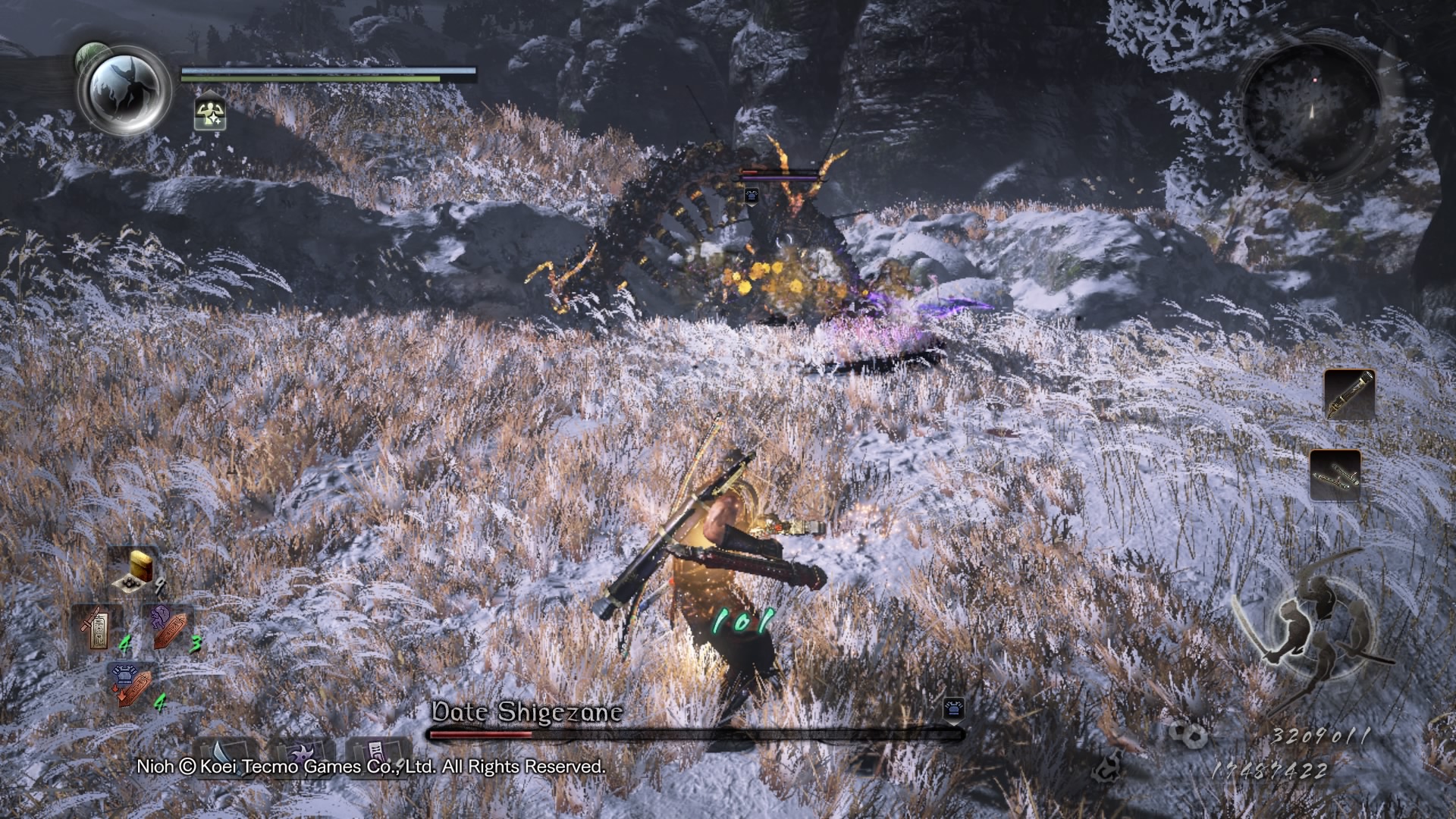This screenshot has height=819, width=1456.
Task: Use the sword talisman quick item
Action: pos(98,629)
